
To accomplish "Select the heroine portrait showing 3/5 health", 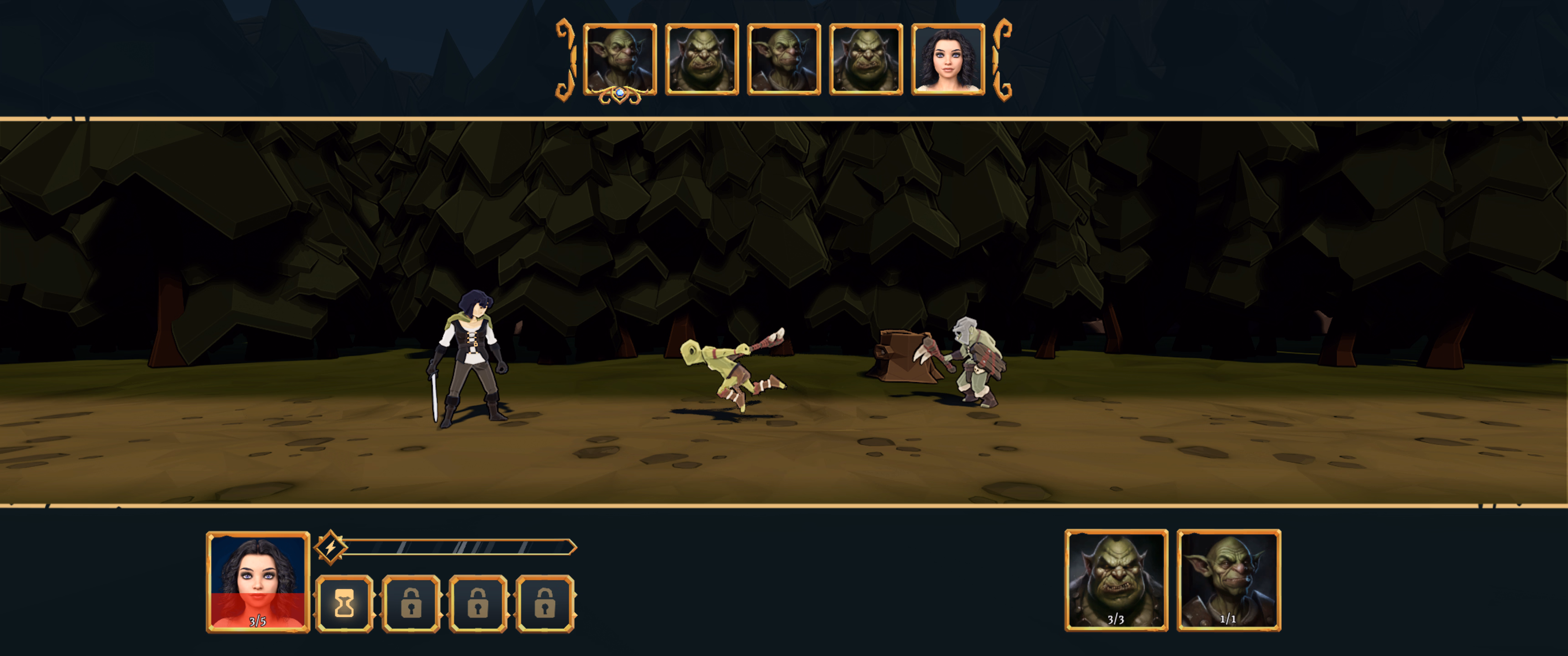I will tap(258, 581).
